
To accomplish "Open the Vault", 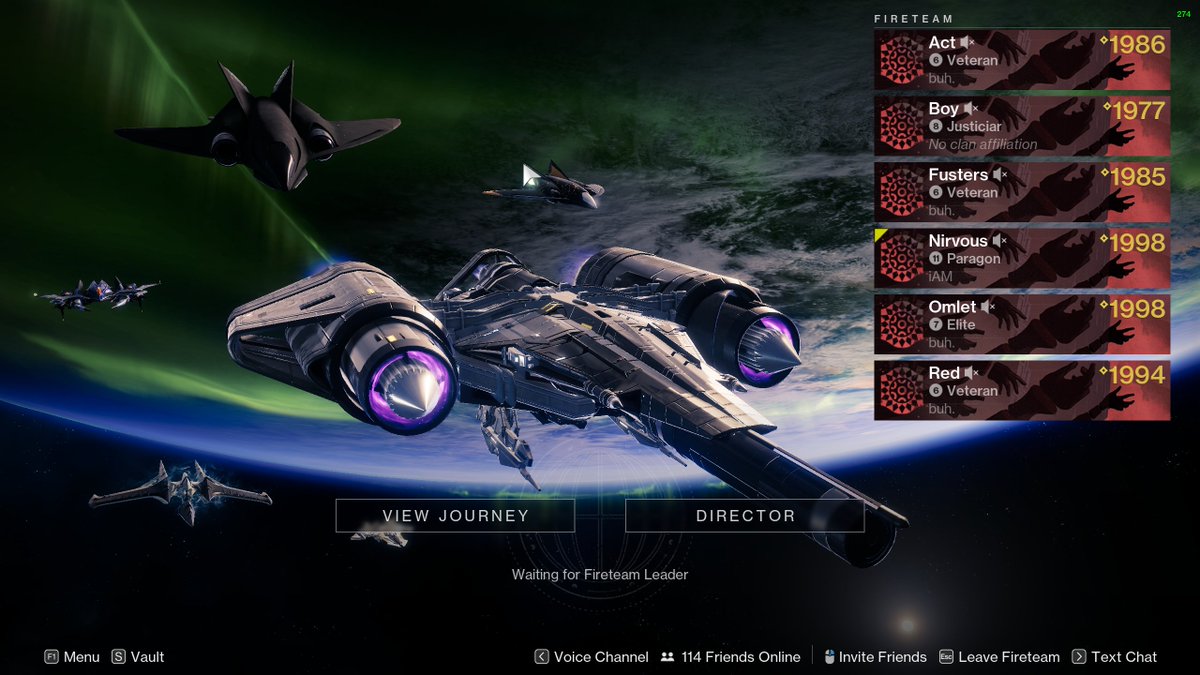I will (138, 657).
